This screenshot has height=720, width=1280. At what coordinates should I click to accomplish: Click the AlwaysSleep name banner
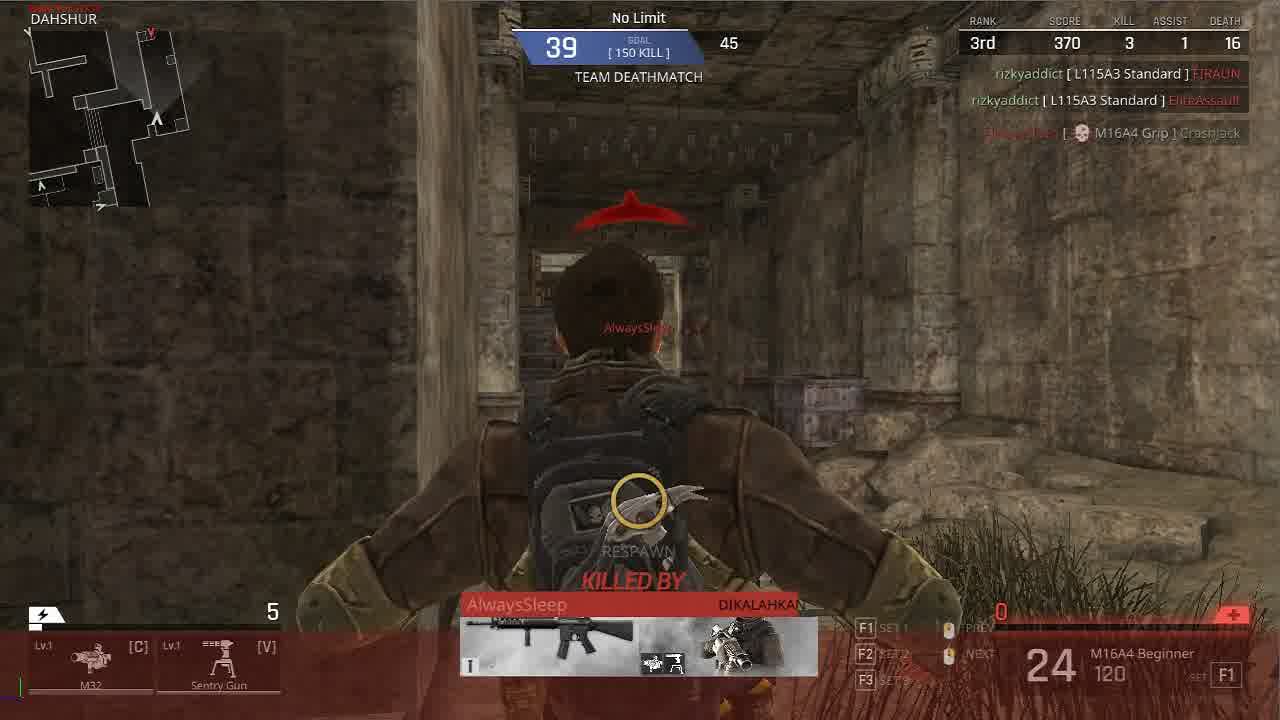516,605
